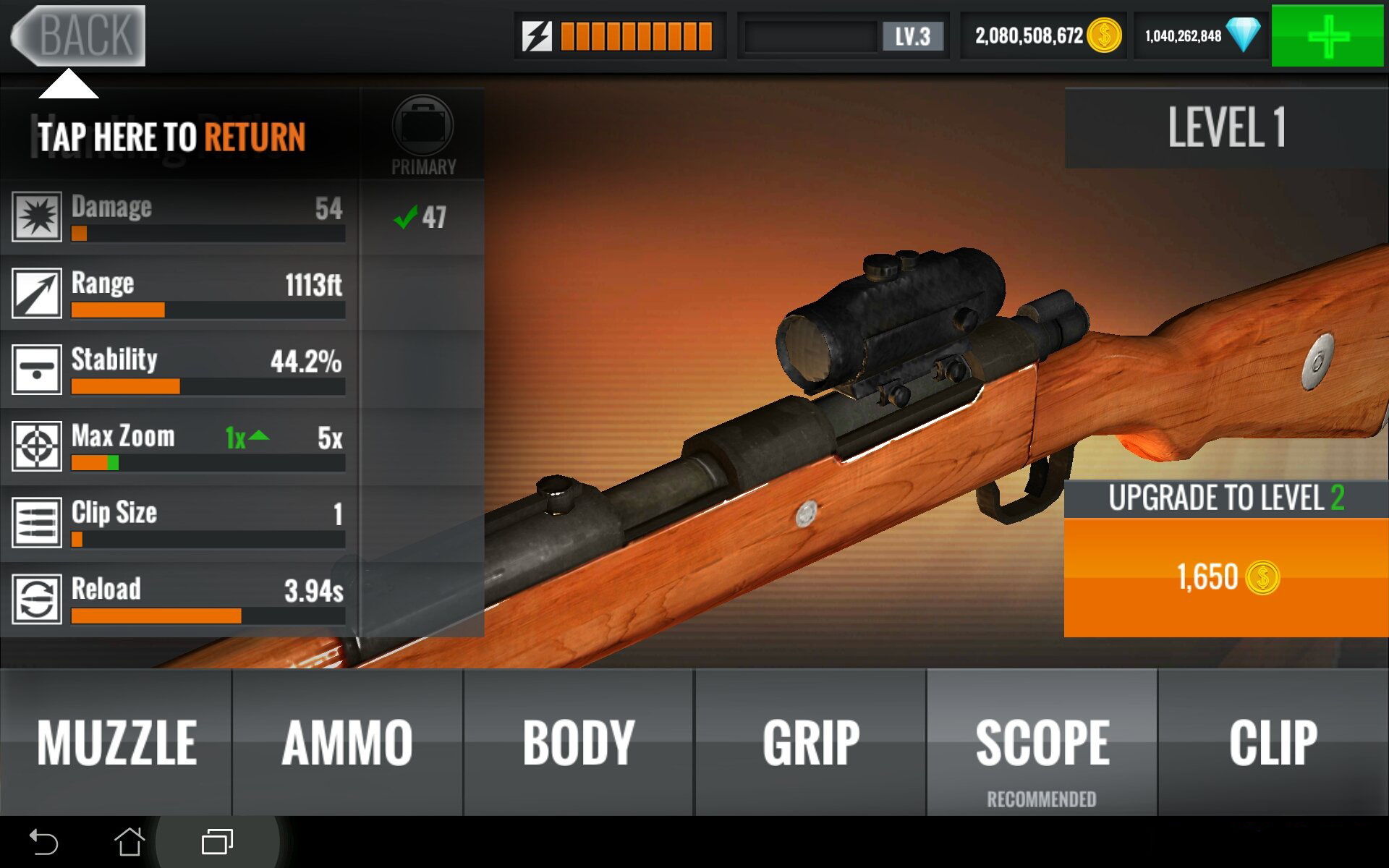
Task: Select the BODY upgrade tab
Action: pyautogui.click(x=579, y=742)
